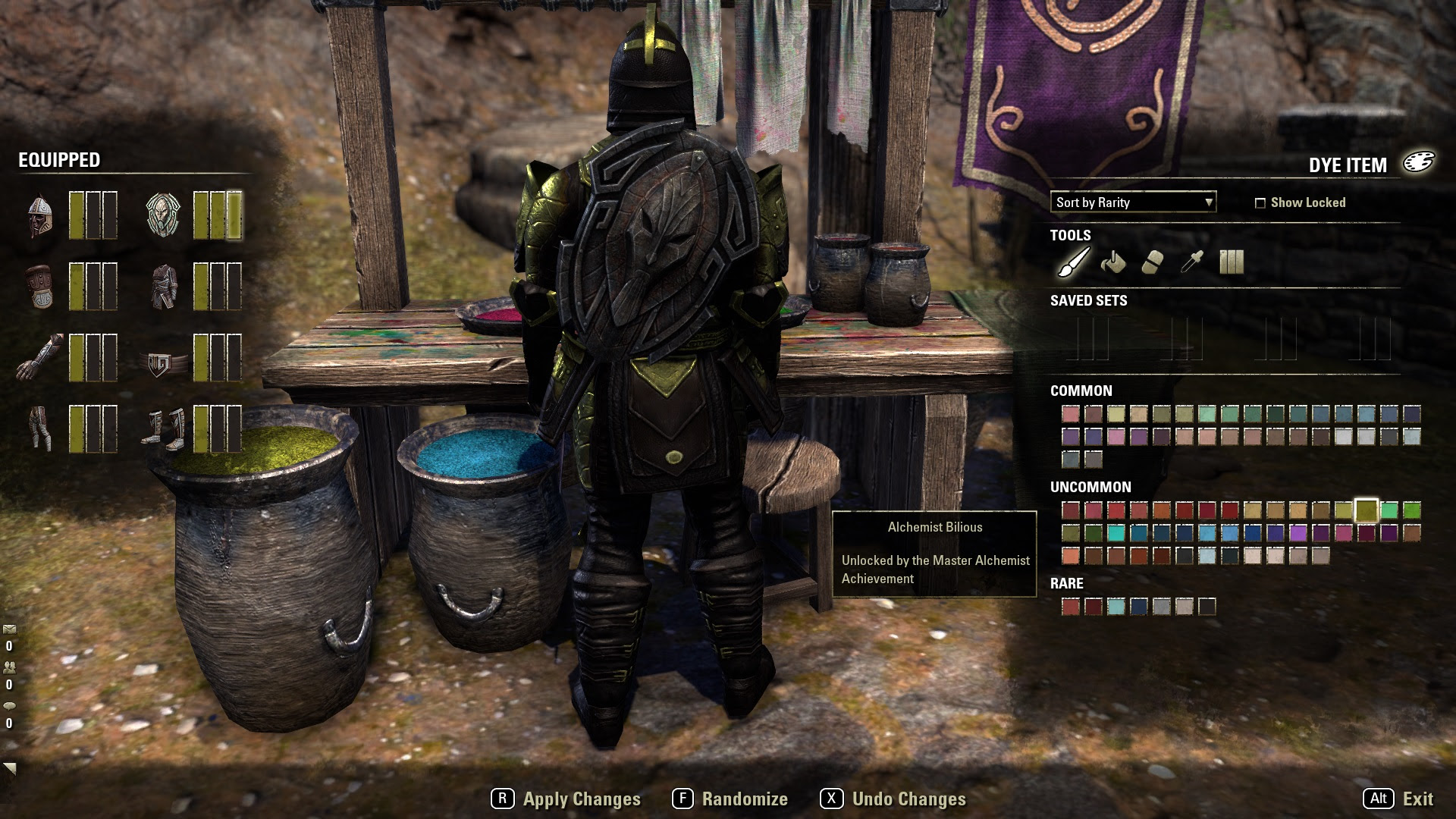Select the three-bar set fill tool
1456x819 pixels.
(x=1231, y=262)
